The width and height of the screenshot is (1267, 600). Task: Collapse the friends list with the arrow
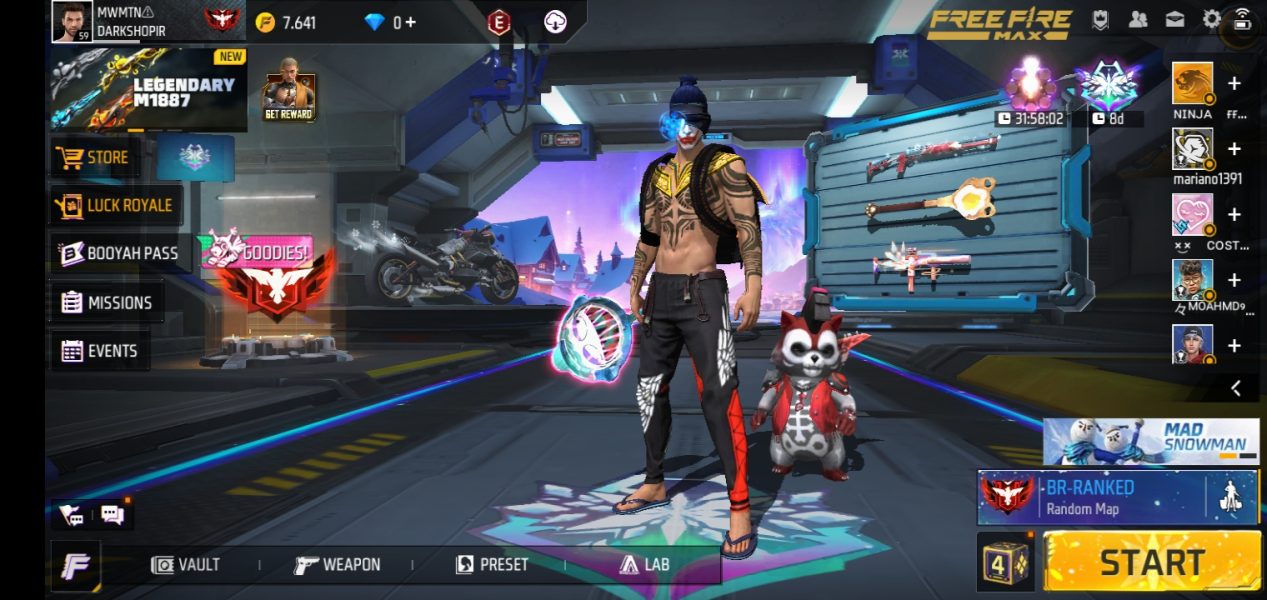click(x=1236, y=388)
